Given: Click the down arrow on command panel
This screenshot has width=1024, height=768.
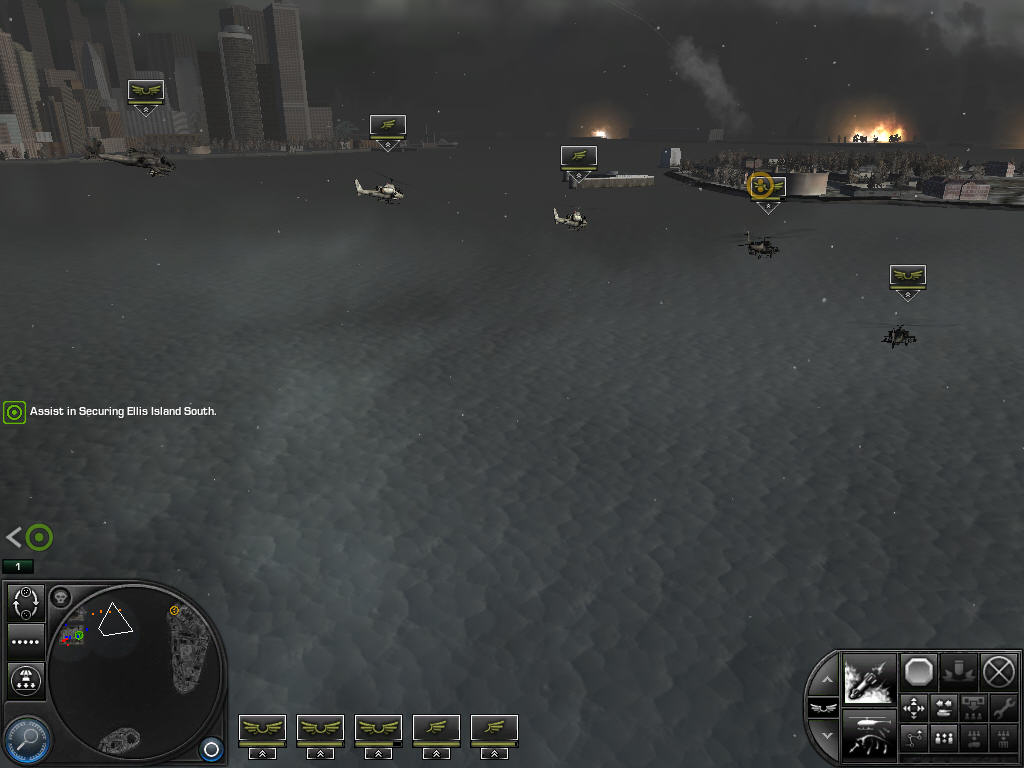Looking at the screenshot, I should pyautogui.click(x=824, y=735).
